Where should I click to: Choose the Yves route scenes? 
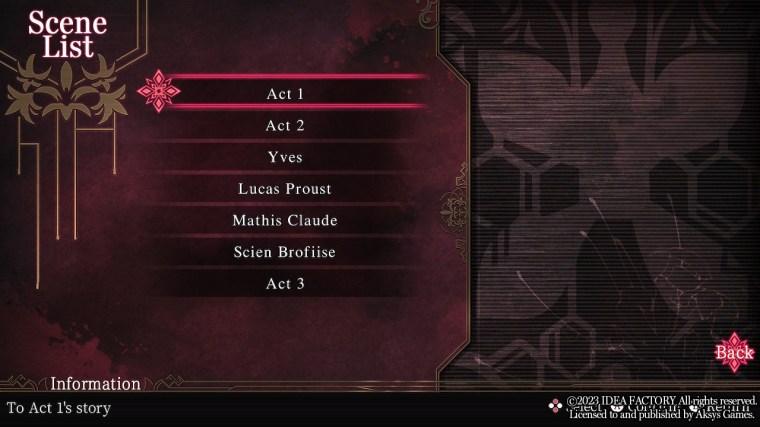pyautogui.click(x=285, y=157)
